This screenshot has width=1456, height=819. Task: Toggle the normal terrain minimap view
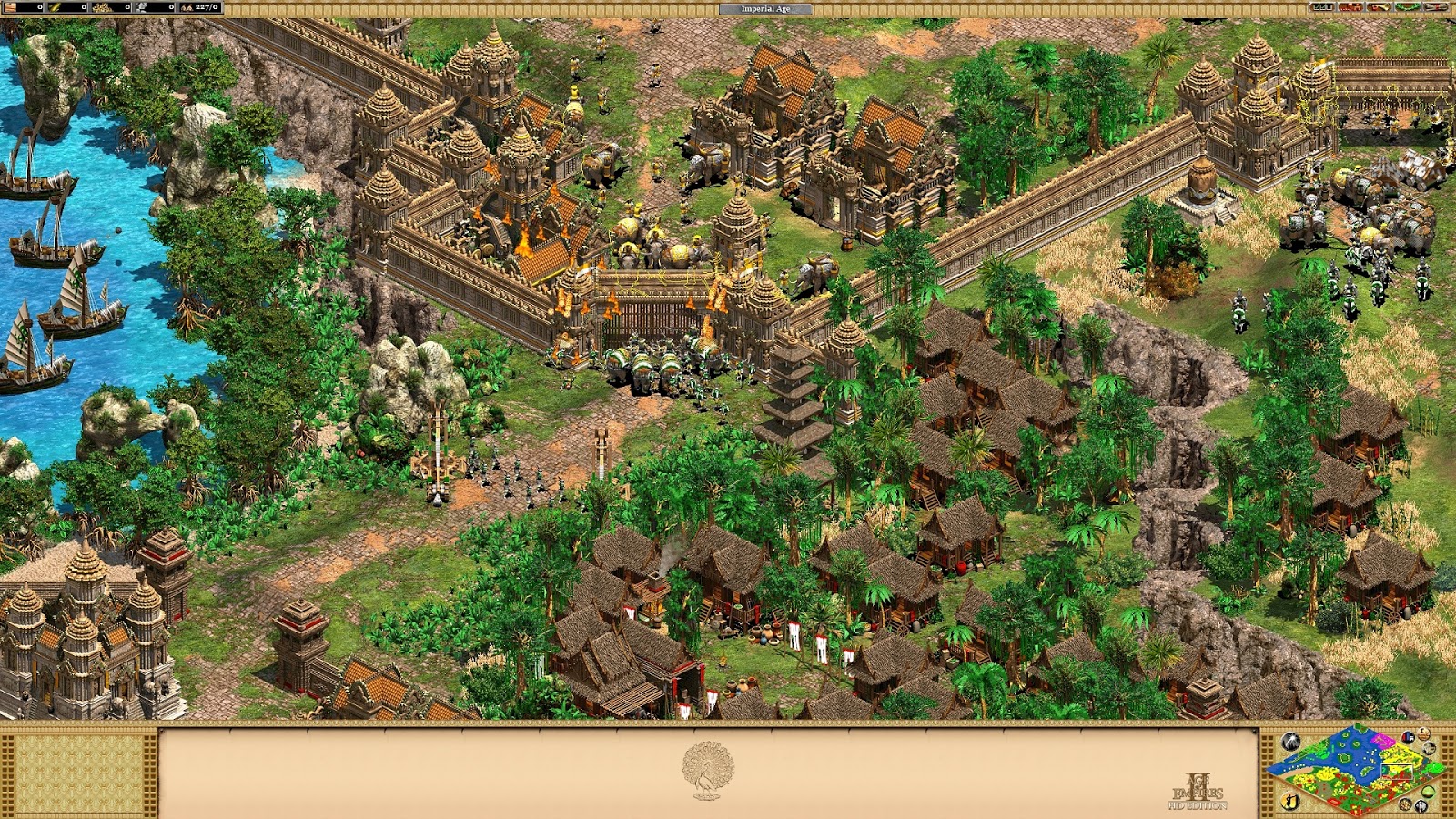(1428, 792)
